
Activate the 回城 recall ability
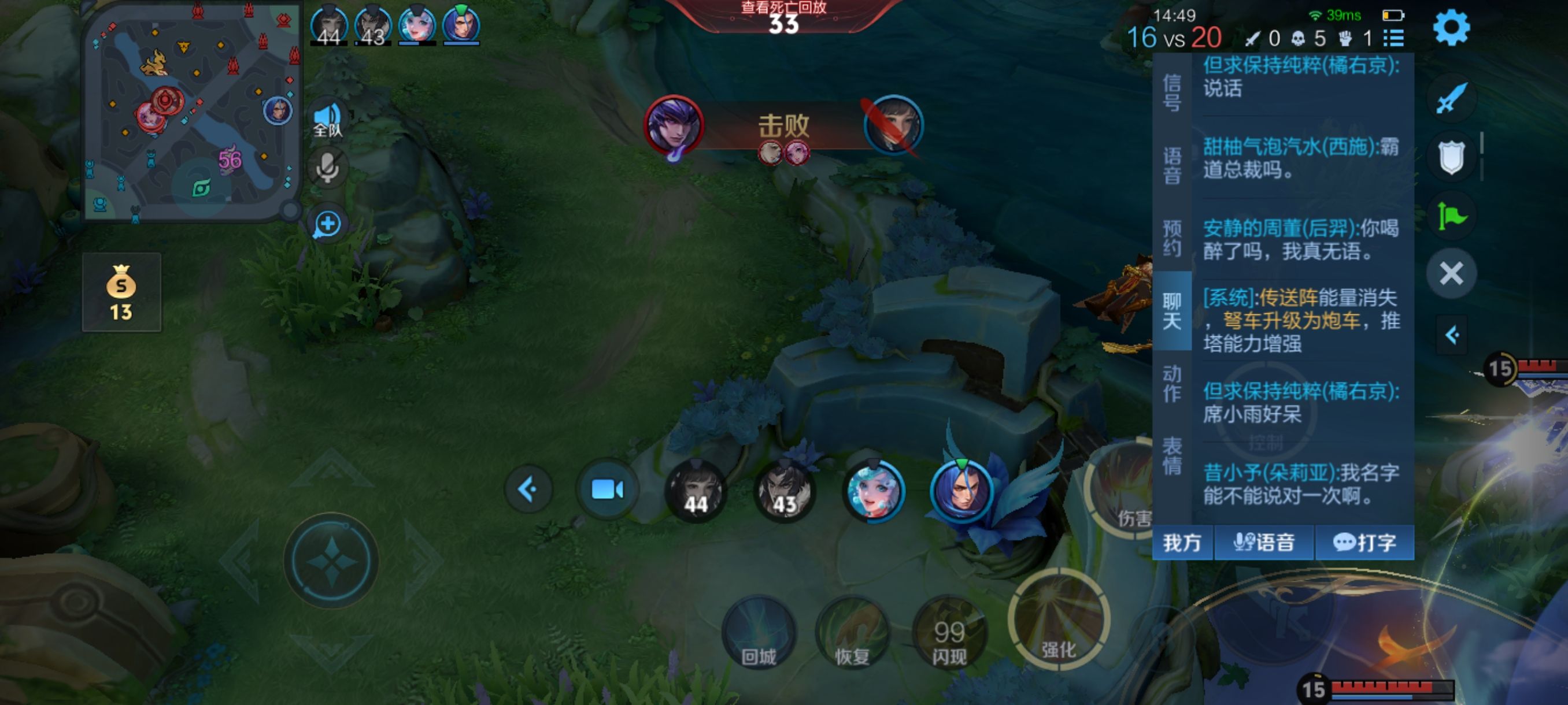tap(759, 633)
